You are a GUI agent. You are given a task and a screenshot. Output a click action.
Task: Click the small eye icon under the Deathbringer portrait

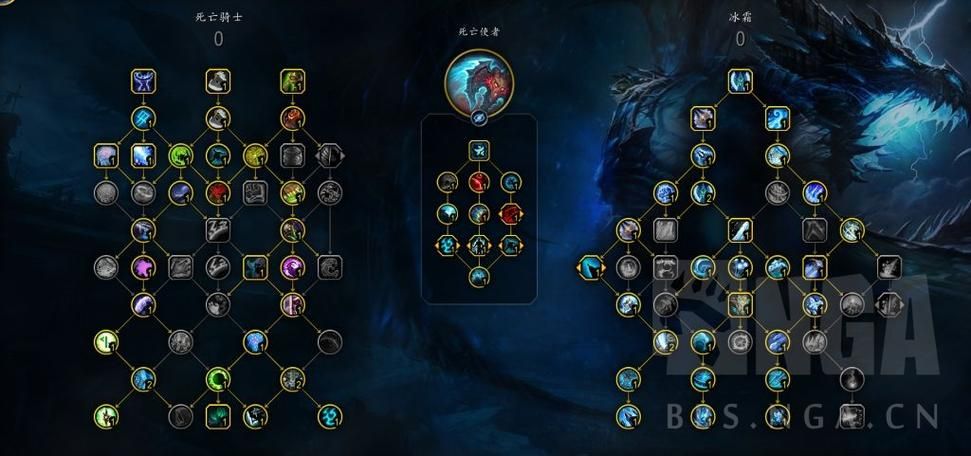tap(479, 116)
